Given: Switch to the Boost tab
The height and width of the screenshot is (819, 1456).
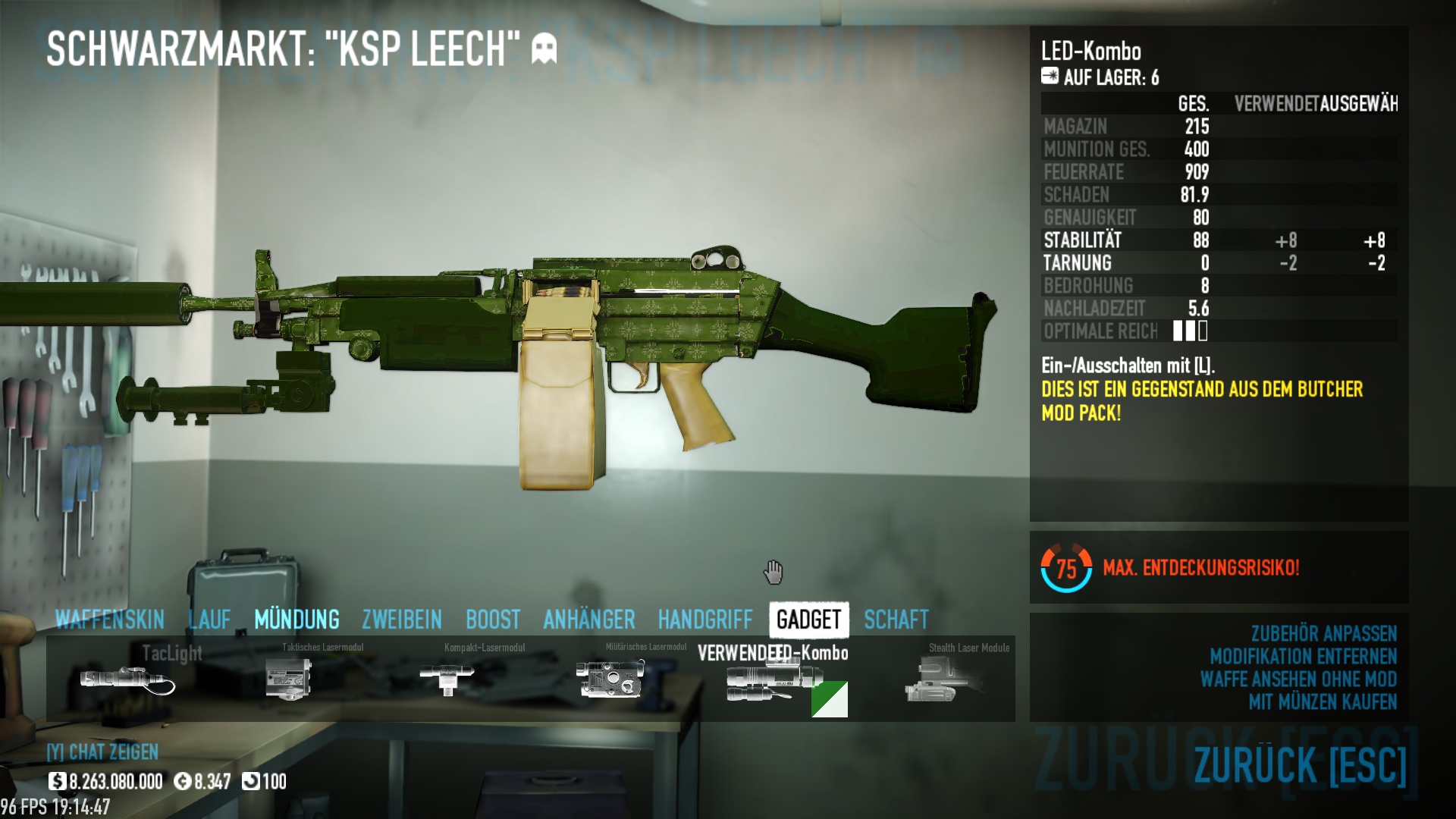Looking at the screenshot, I should (x=493, y=620).
